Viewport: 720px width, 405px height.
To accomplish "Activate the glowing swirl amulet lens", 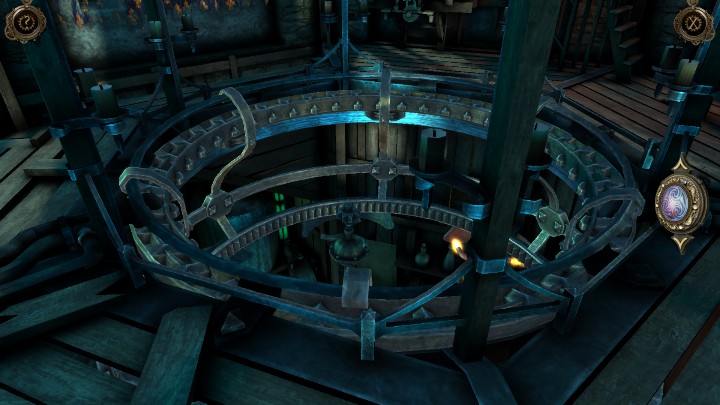I will point(681,200).
